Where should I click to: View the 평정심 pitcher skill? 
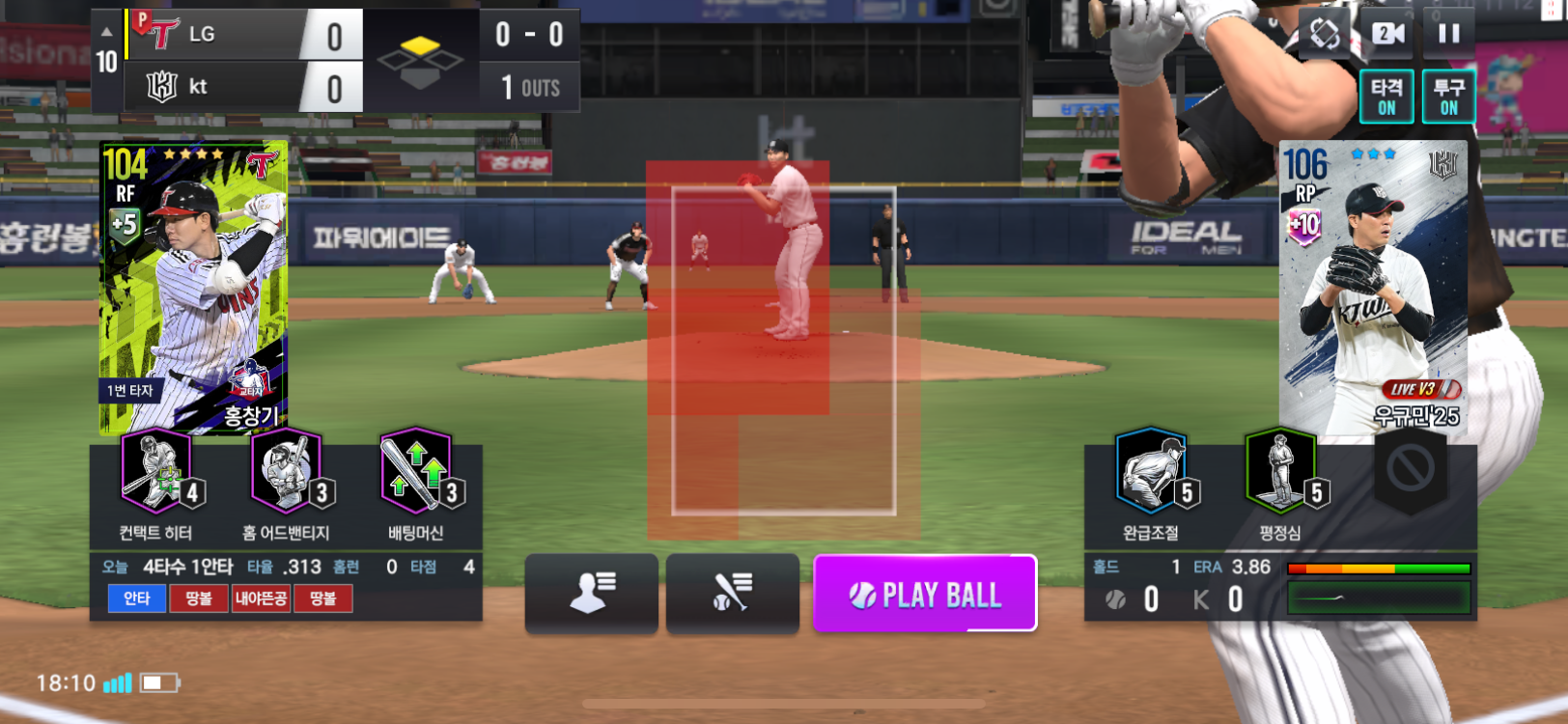pos(1280,473)
